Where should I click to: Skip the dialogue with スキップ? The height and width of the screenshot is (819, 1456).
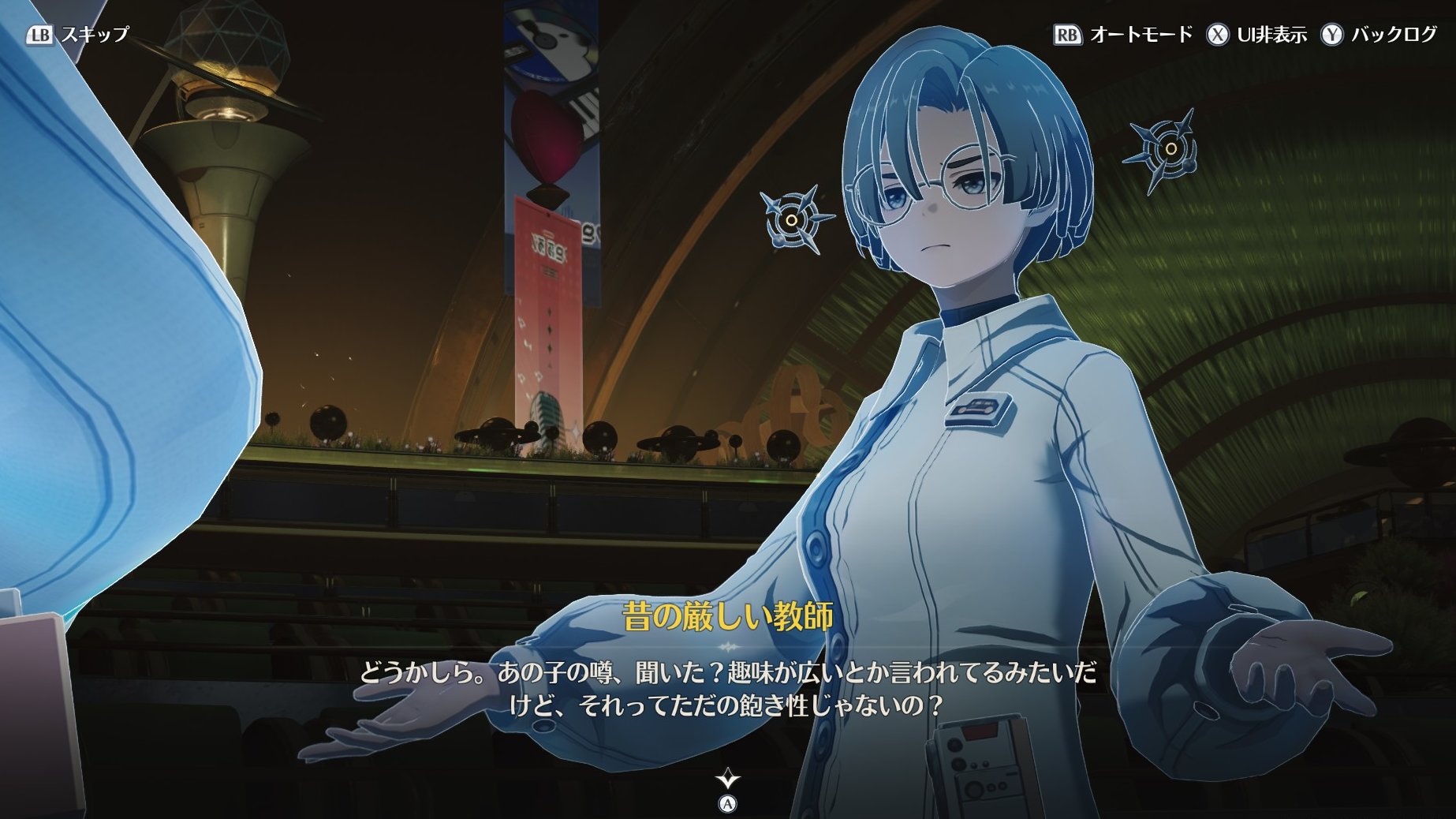coord(77,35)
